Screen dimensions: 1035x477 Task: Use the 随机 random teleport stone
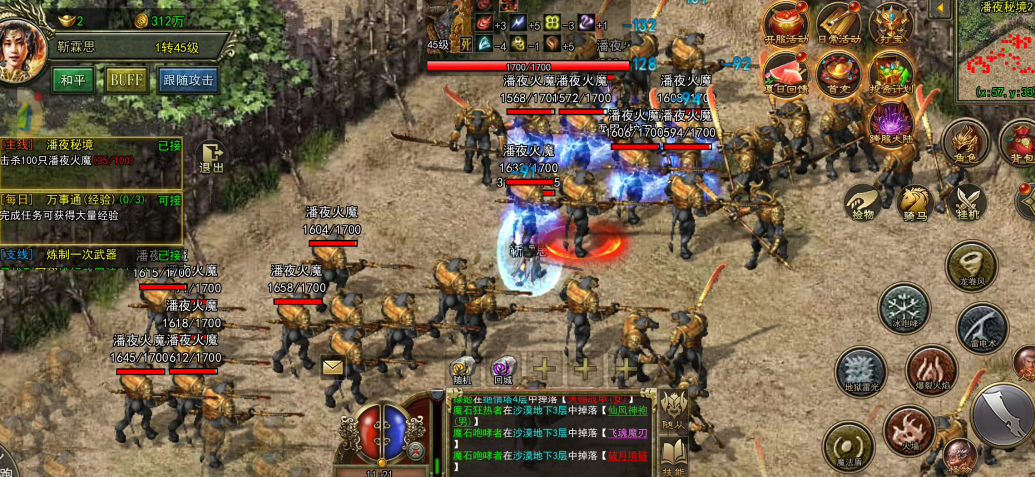[462, 370]
